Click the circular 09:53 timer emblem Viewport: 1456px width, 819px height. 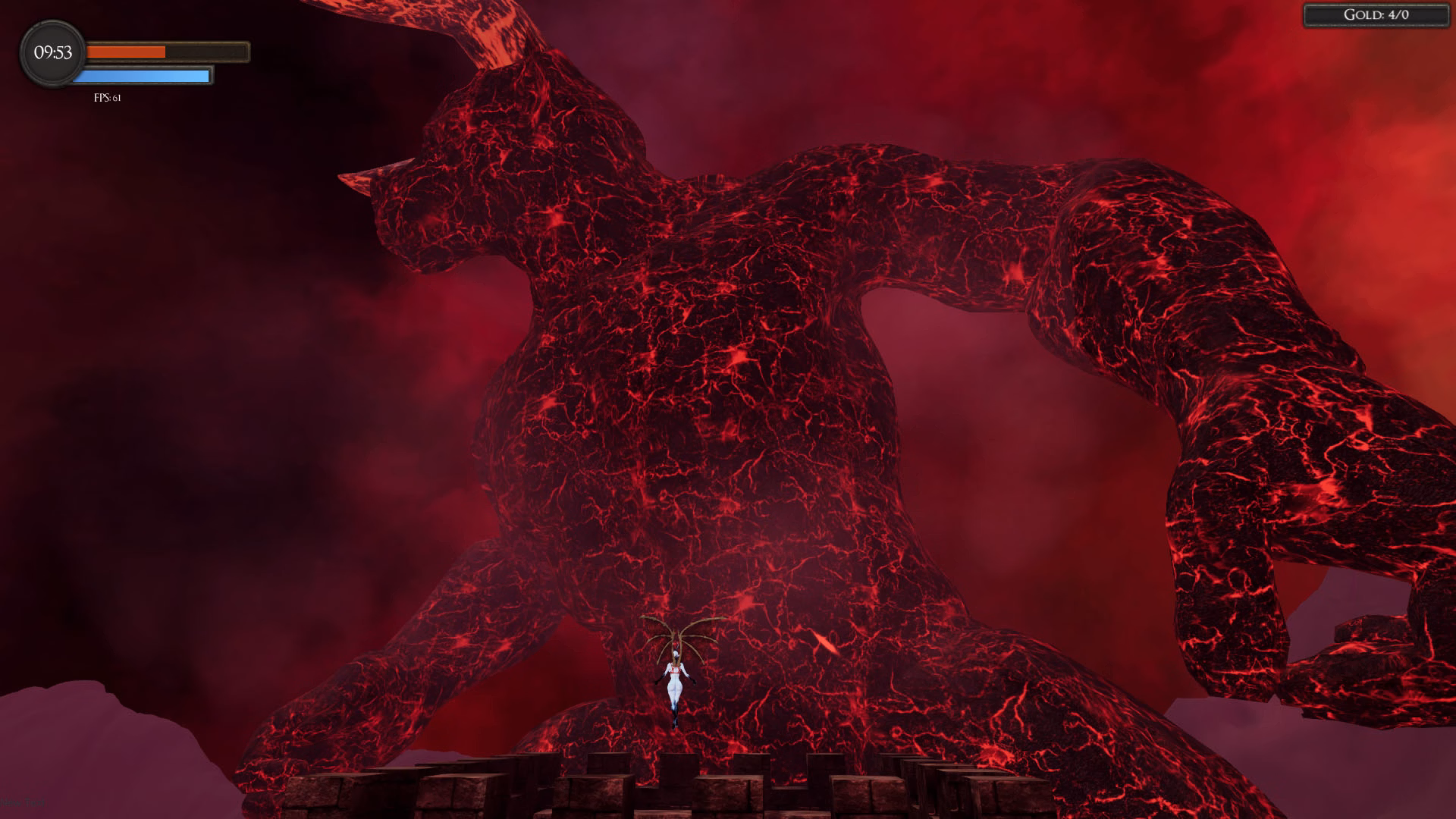point(52,53)
